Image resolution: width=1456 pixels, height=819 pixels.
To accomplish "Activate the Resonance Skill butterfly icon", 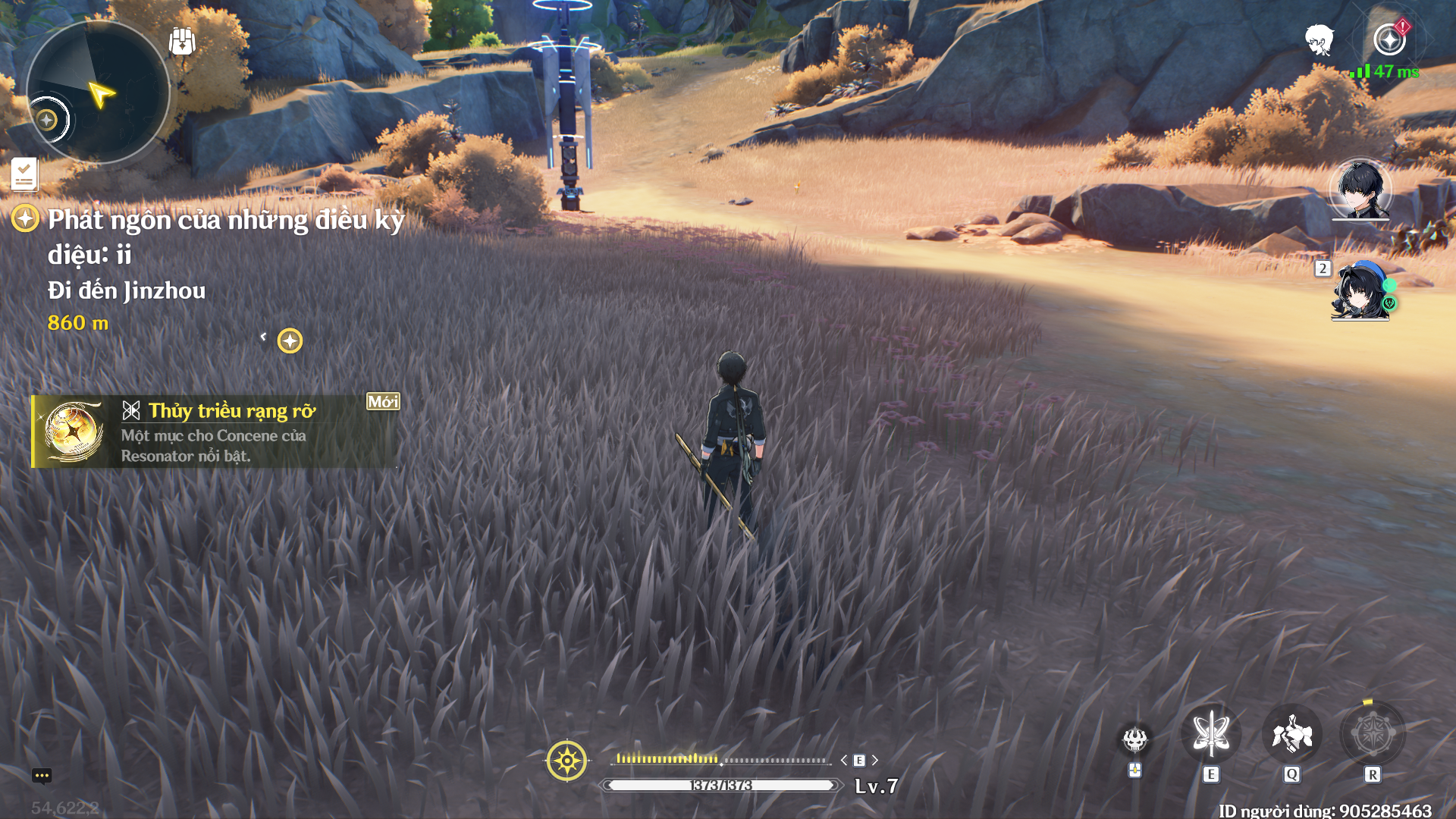I will pyautogui.click(x=1211, y=734).
